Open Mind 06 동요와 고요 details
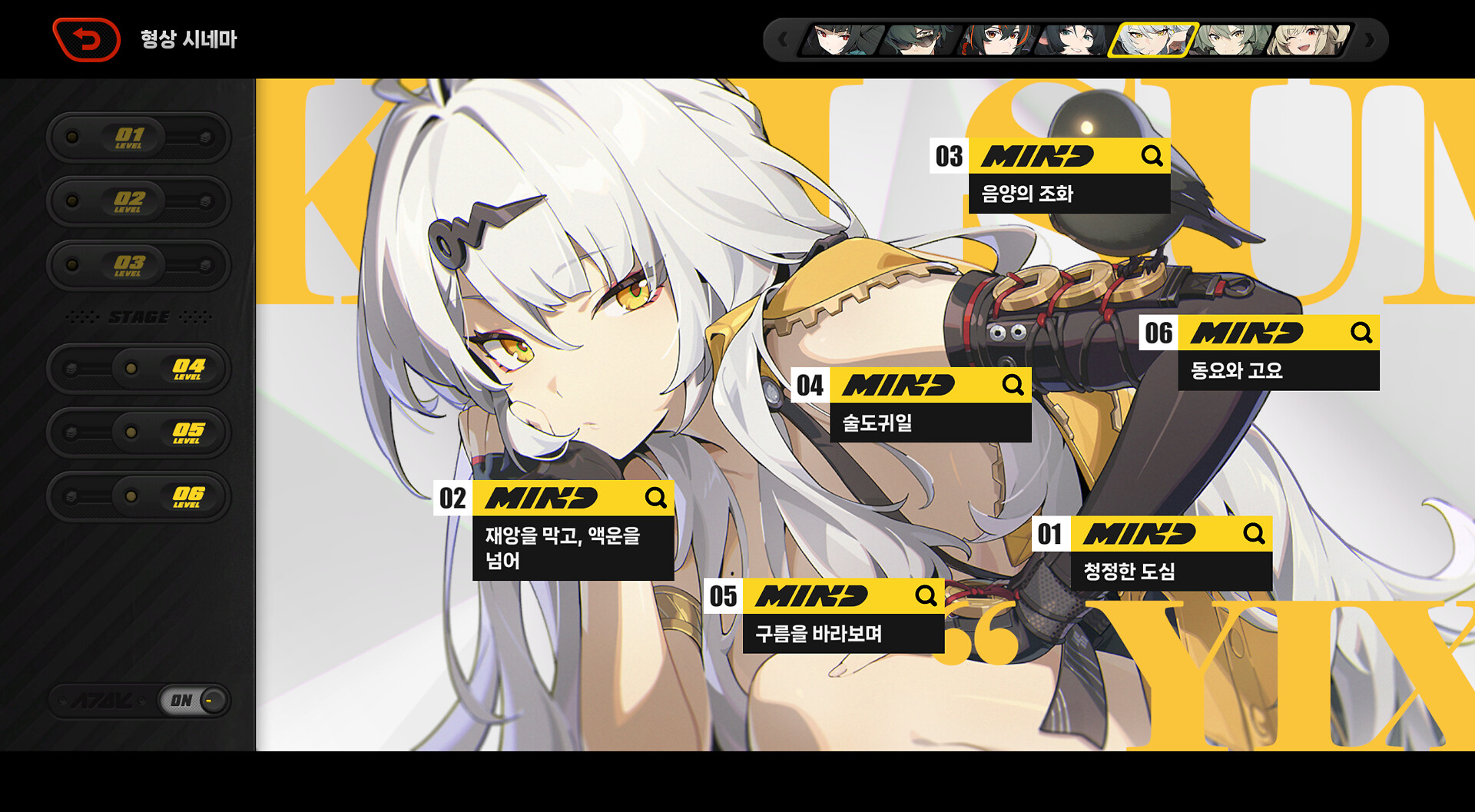This screenshot has width=1475, height=812. click(x=1361, y=333)
